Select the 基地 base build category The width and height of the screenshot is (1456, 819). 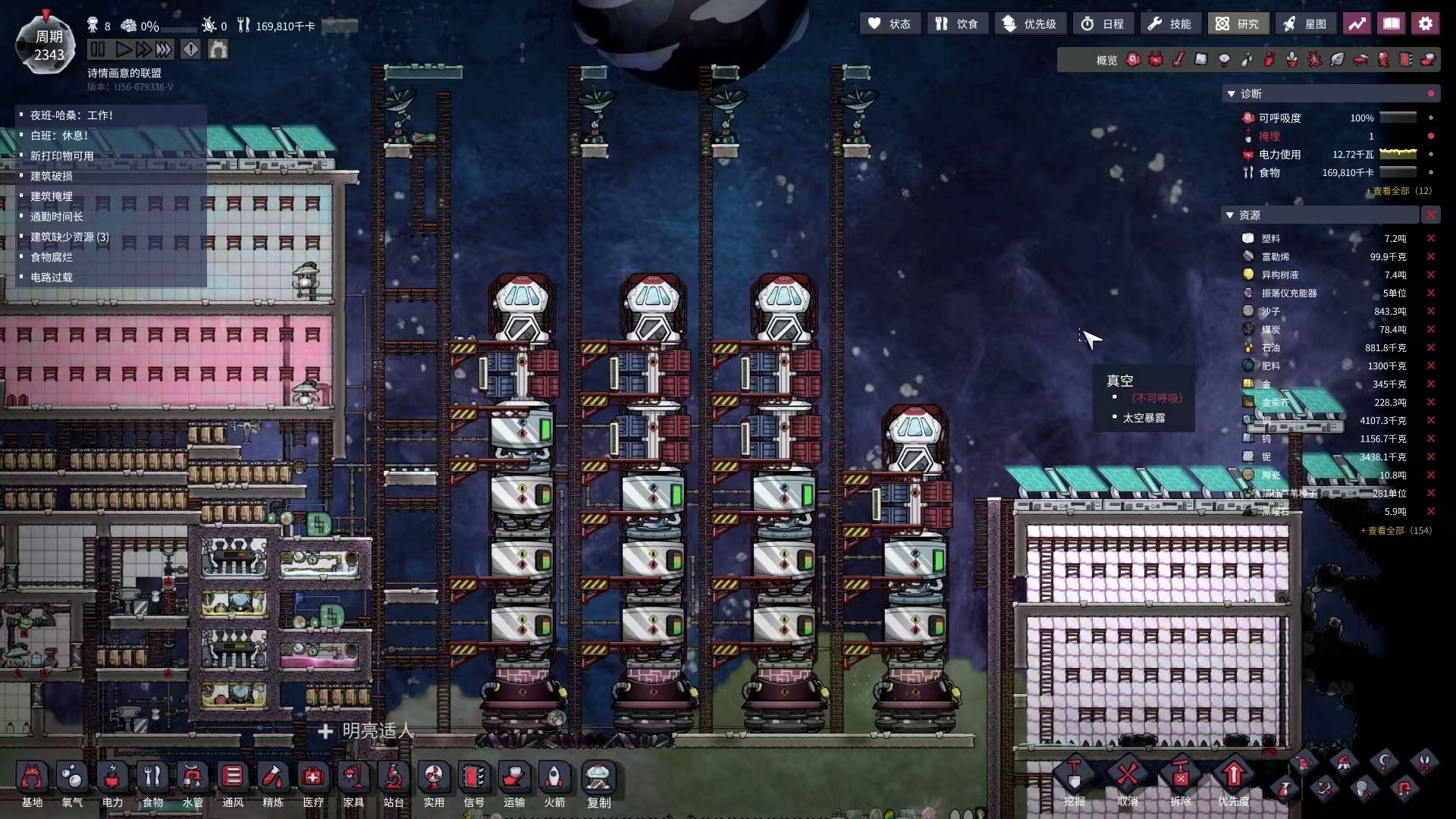click(32, 784)
